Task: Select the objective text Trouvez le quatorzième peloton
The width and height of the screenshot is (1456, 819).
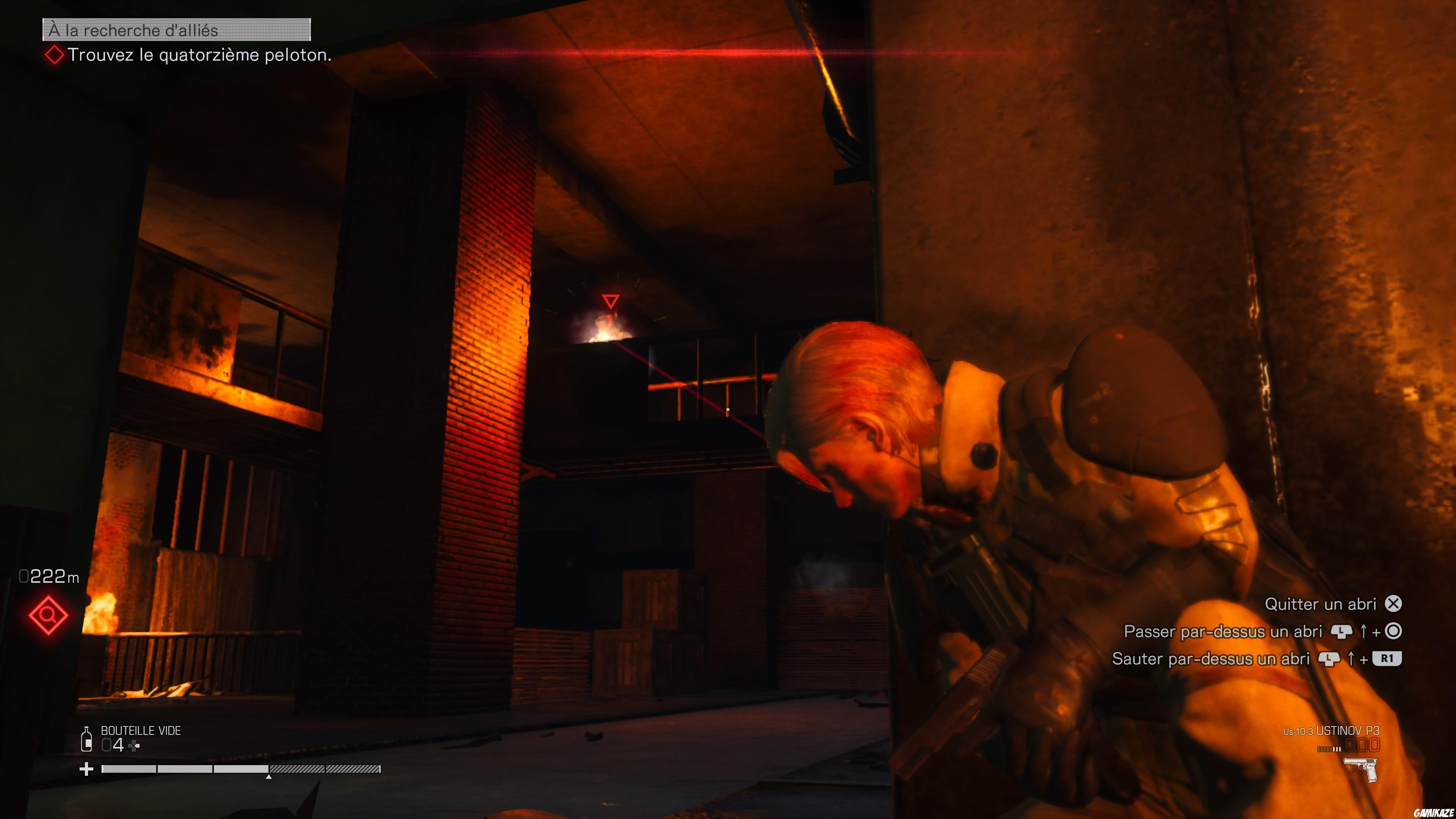Action: [x=201, y=56]
